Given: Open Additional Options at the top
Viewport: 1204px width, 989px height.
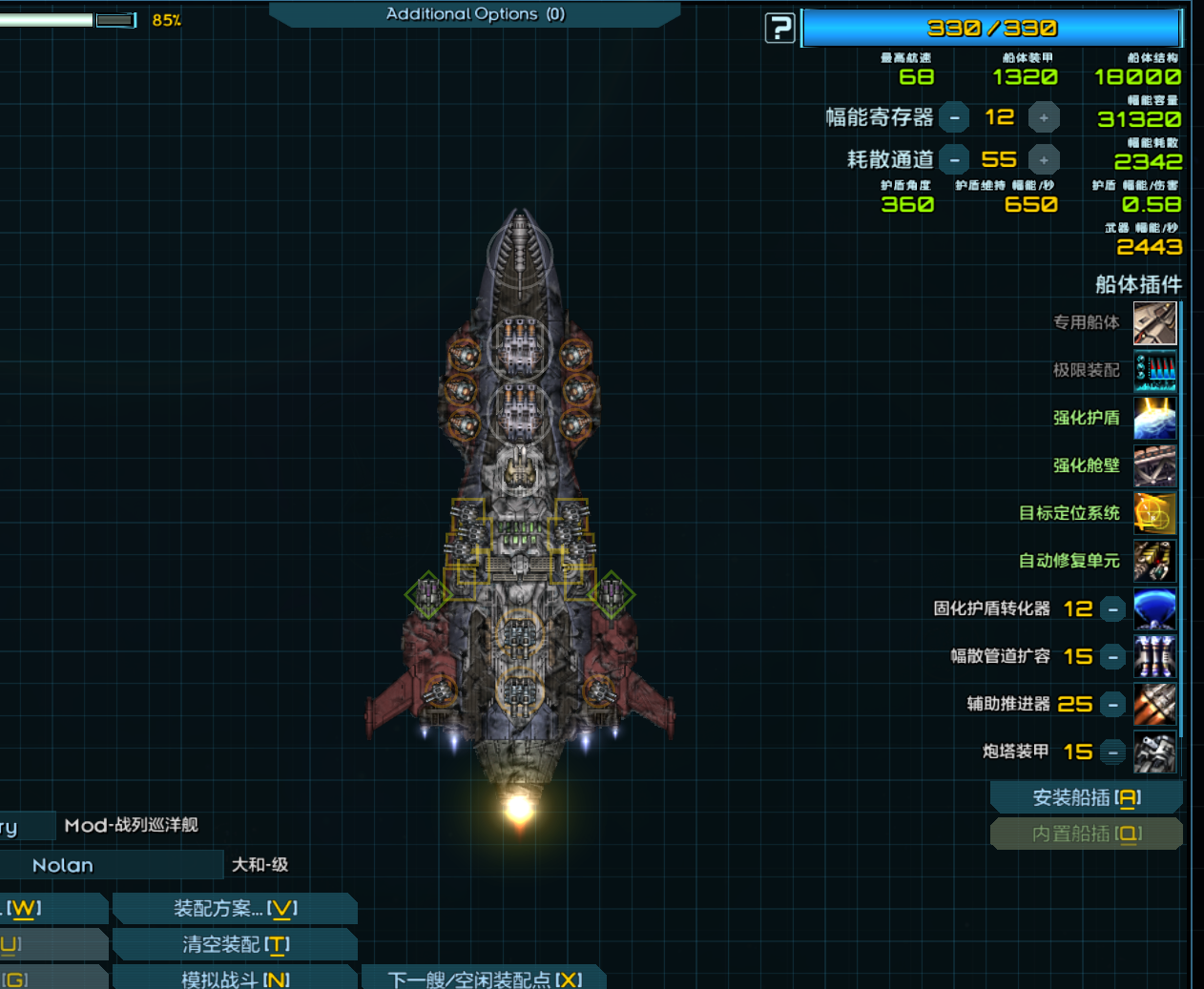Looking at the screenshot, I should point(475,14).
